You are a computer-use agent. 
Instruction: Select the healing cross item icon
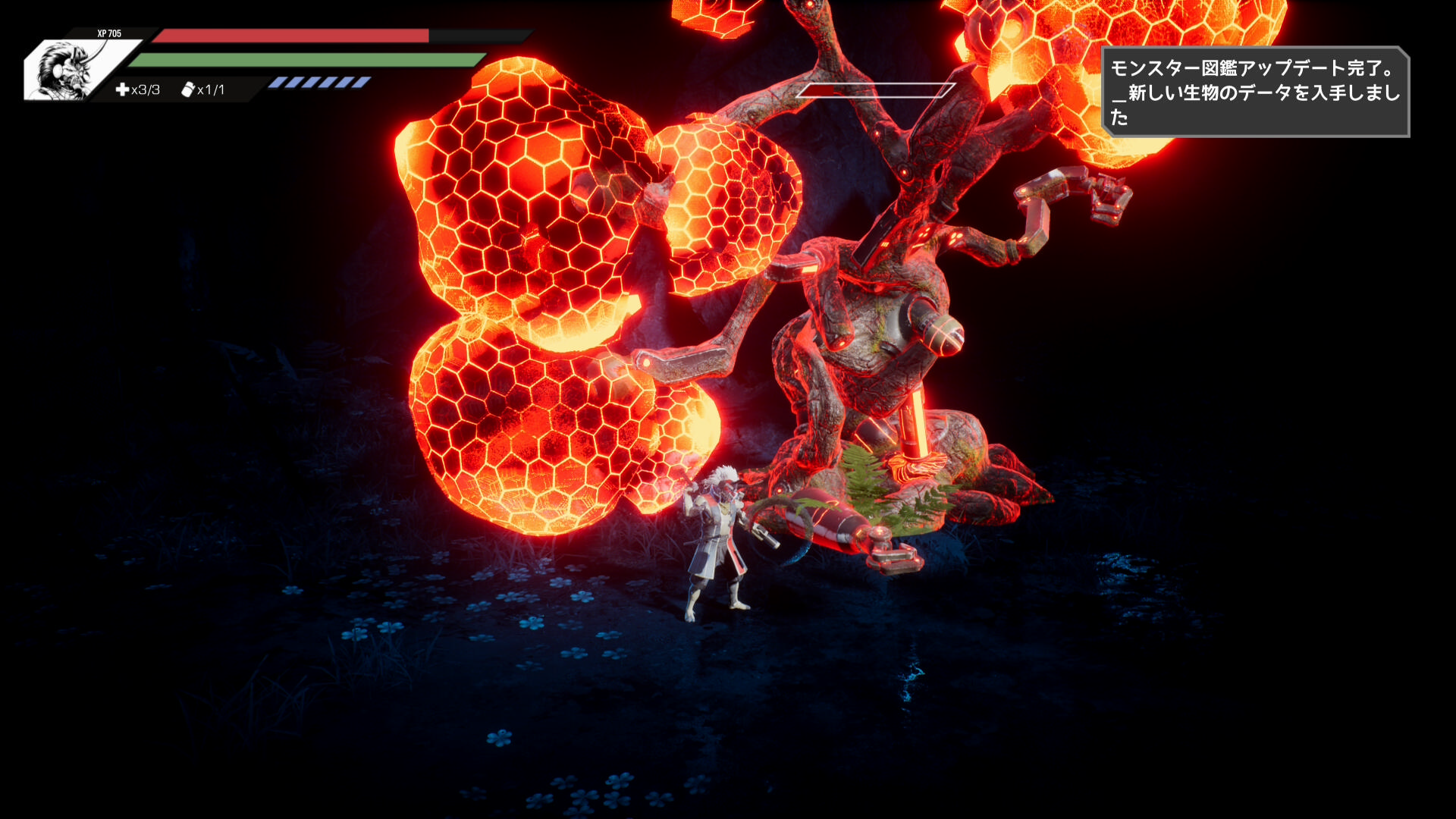tap(122, 90)
